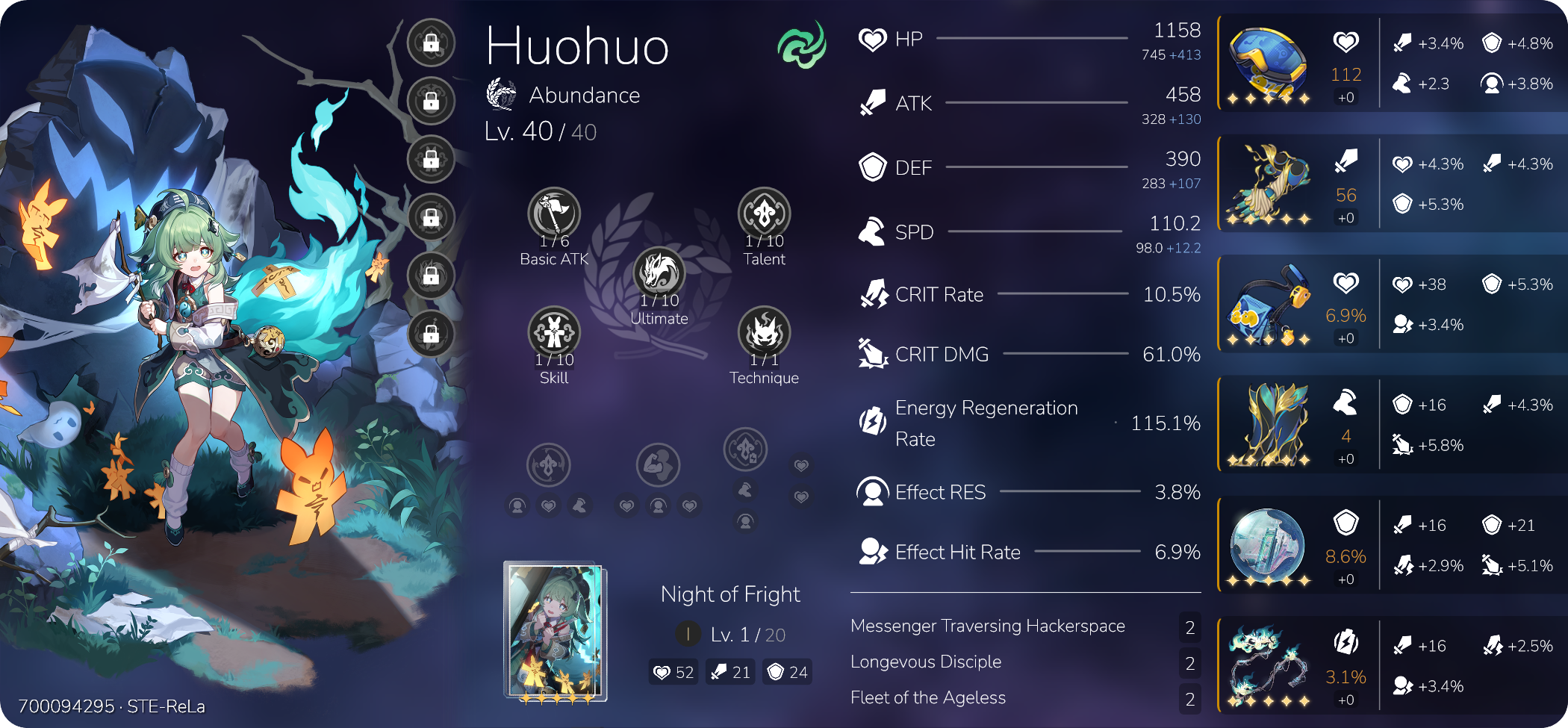Expand the Fleet of the Ageless entry
The height and width of the screenshot is (728, 1568).
pyautogui.click(x=928, y=697)
